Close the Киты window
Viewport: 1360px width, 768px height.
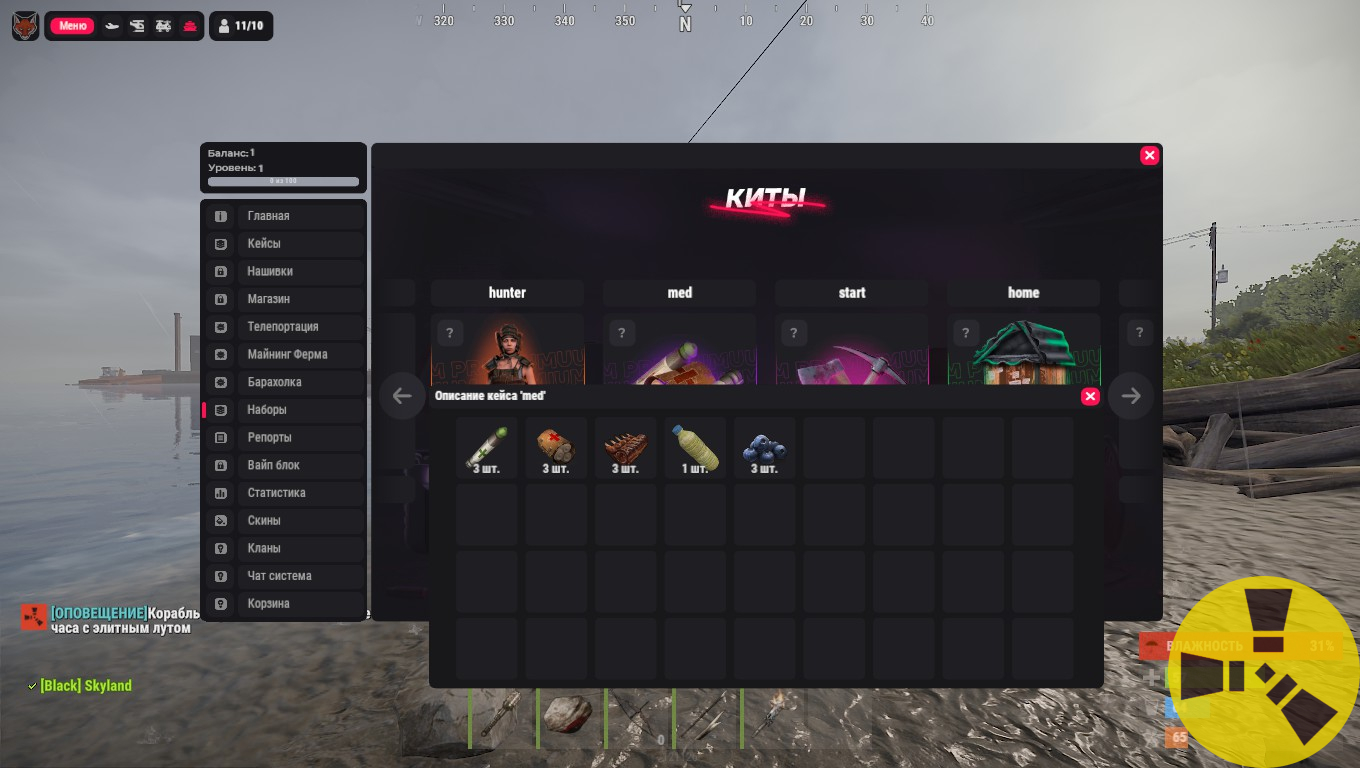point(1150,155)
